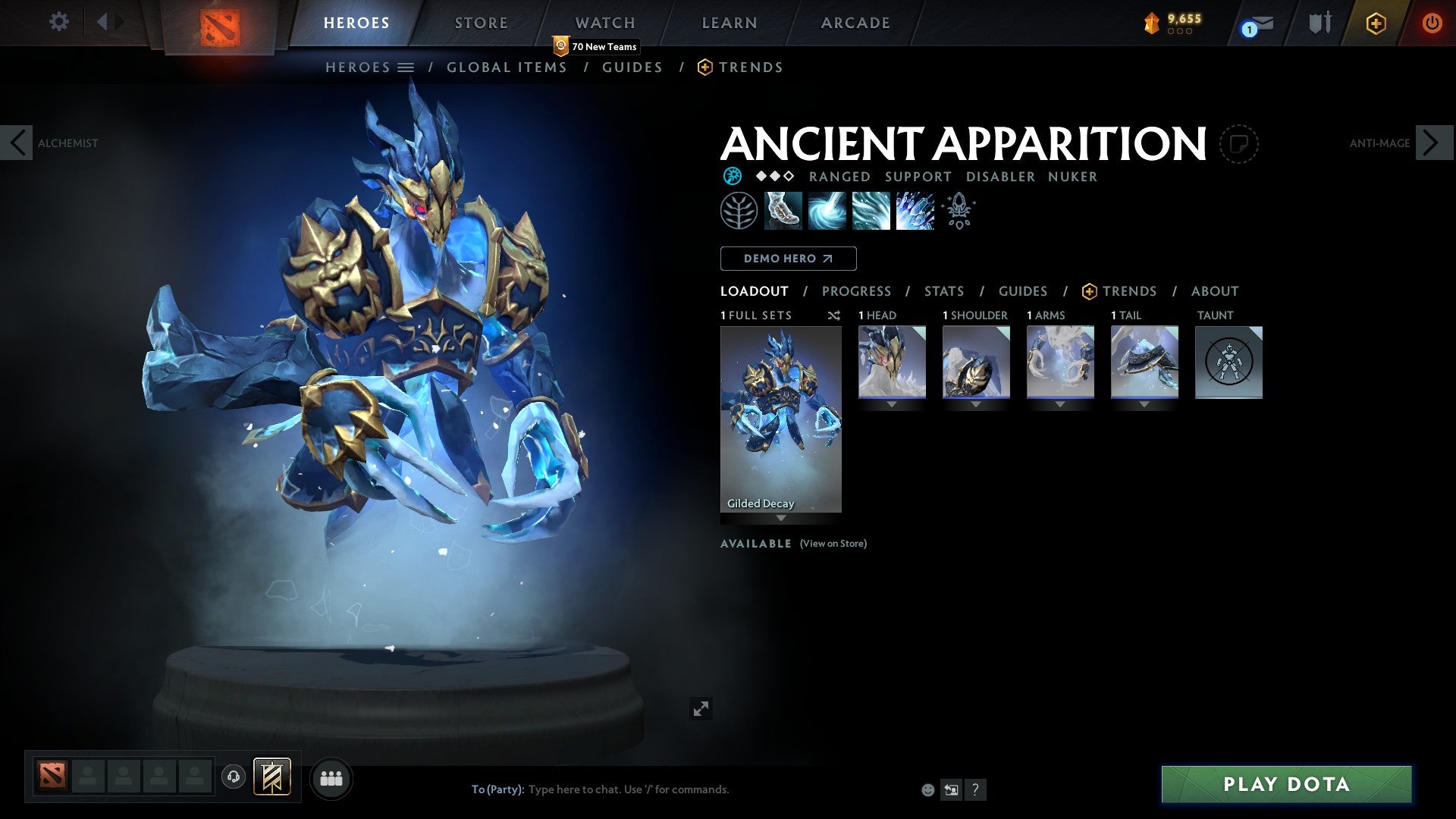Go to next hero Anti-Mage
The height and width of the screenshot is (819, 1456).
pyautogui.click(x=1432, y=143)
